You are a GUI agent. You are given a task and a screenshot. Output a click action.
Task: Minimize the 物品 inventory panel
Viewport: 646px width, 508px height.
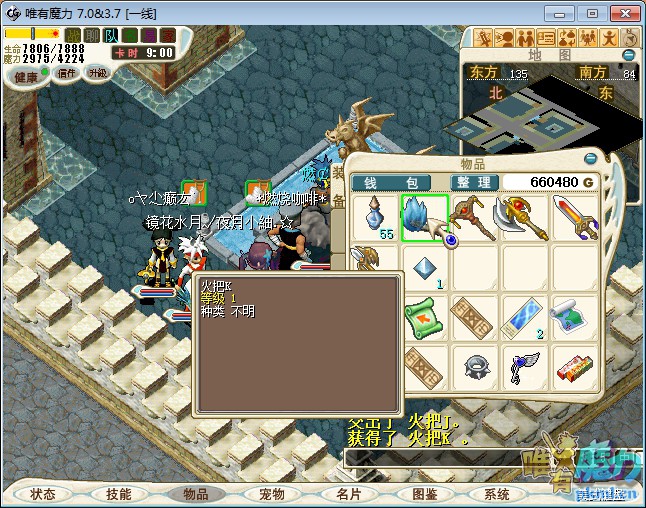pos(591,158)
